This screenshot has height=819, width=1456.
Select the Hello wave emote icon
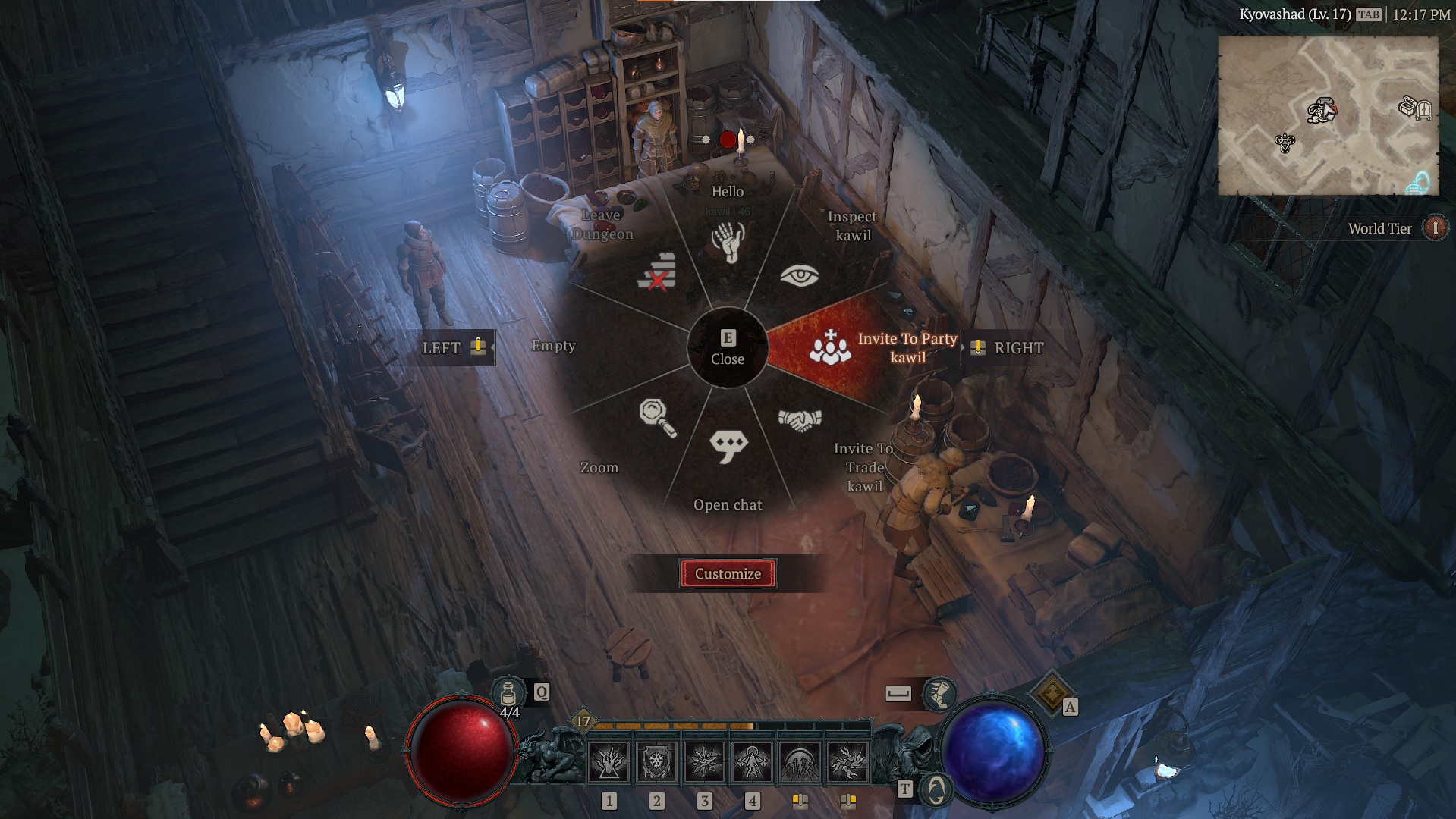(728, 243)
